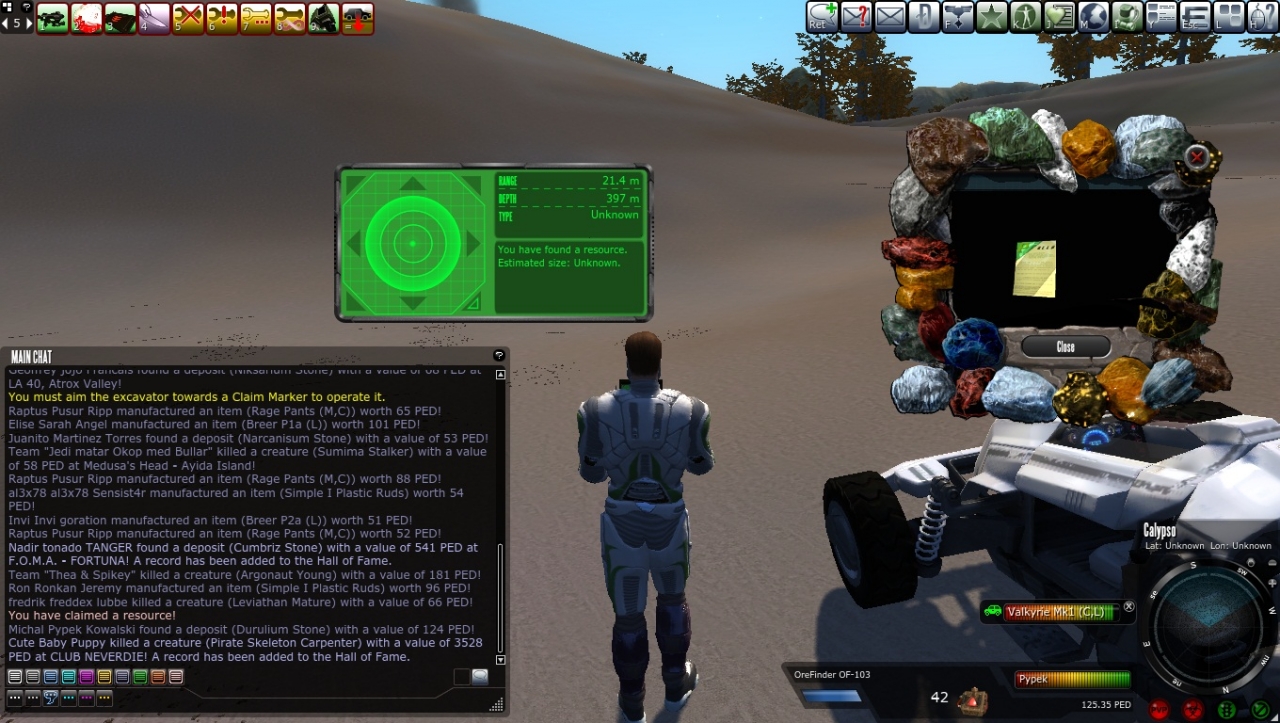Close the mining claim window

1065,347
